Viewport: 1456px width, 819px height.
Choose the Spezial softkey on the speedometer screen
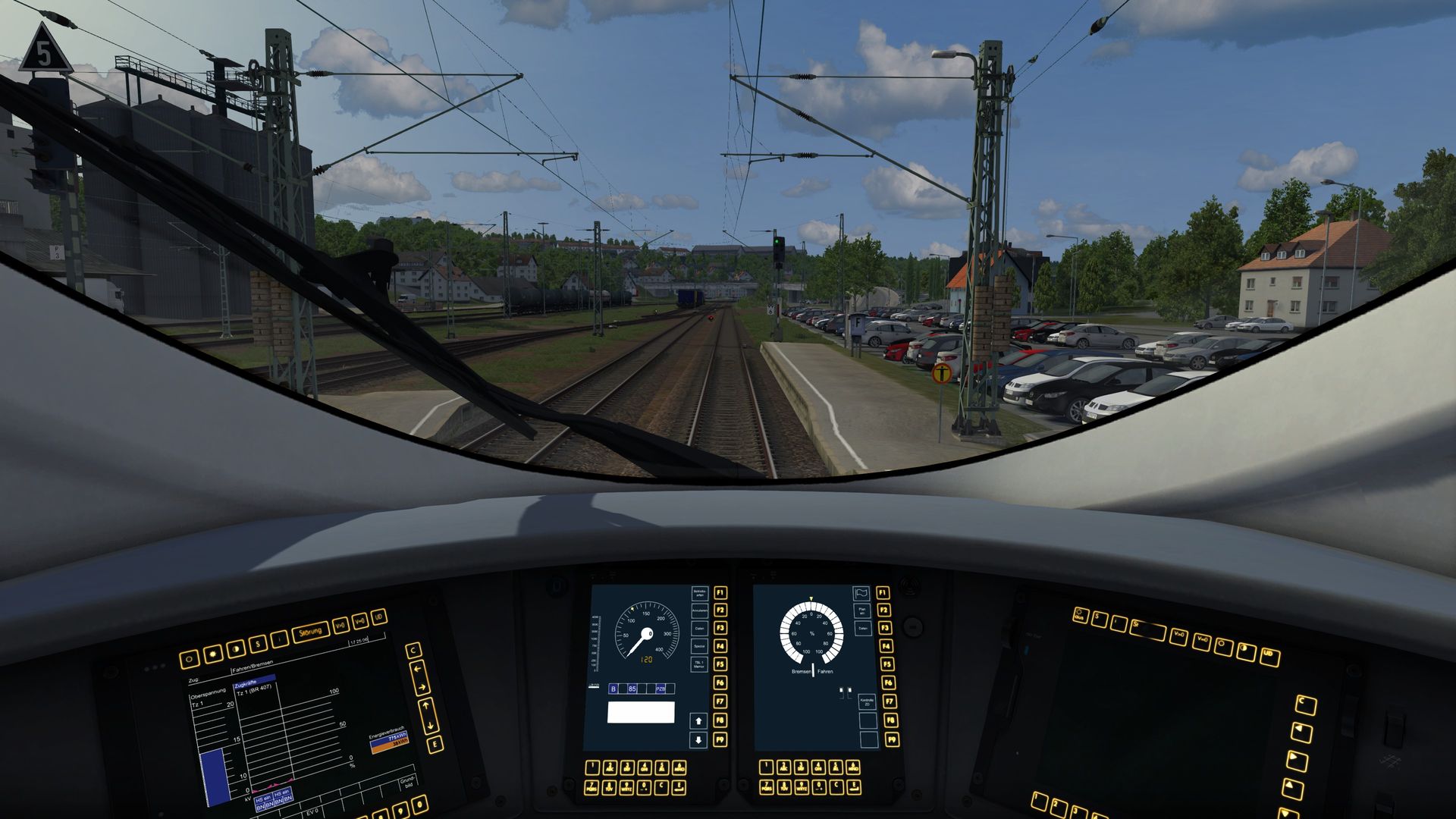[699, 646]
